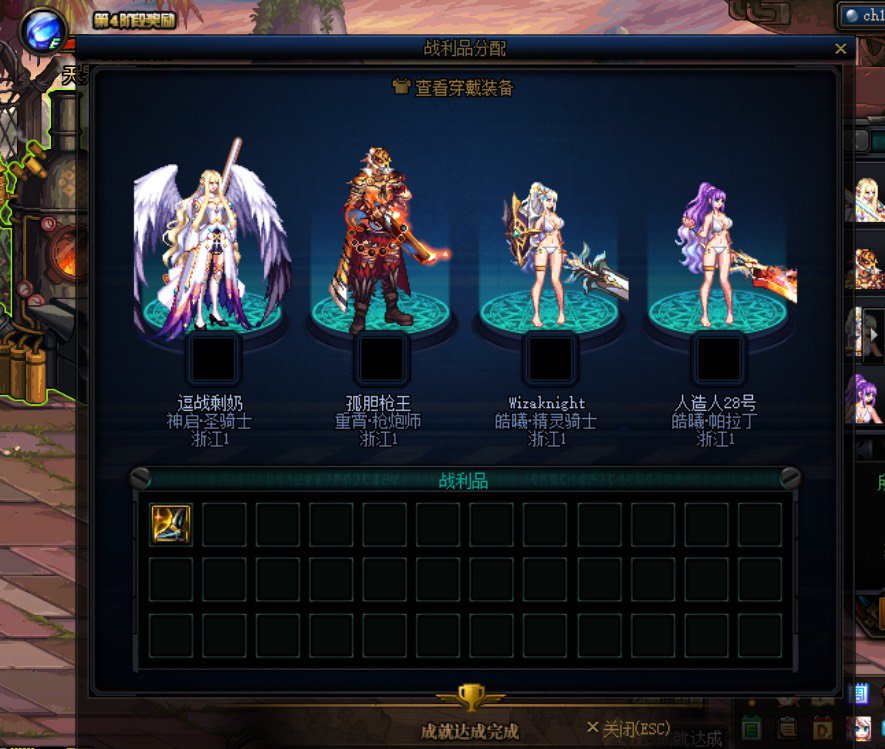The width and height of the screenshot is (885, 749).
Task: Open the 第4阶段奖励 stage reward label
Action: pyautogui.click(x=135, y=20)
